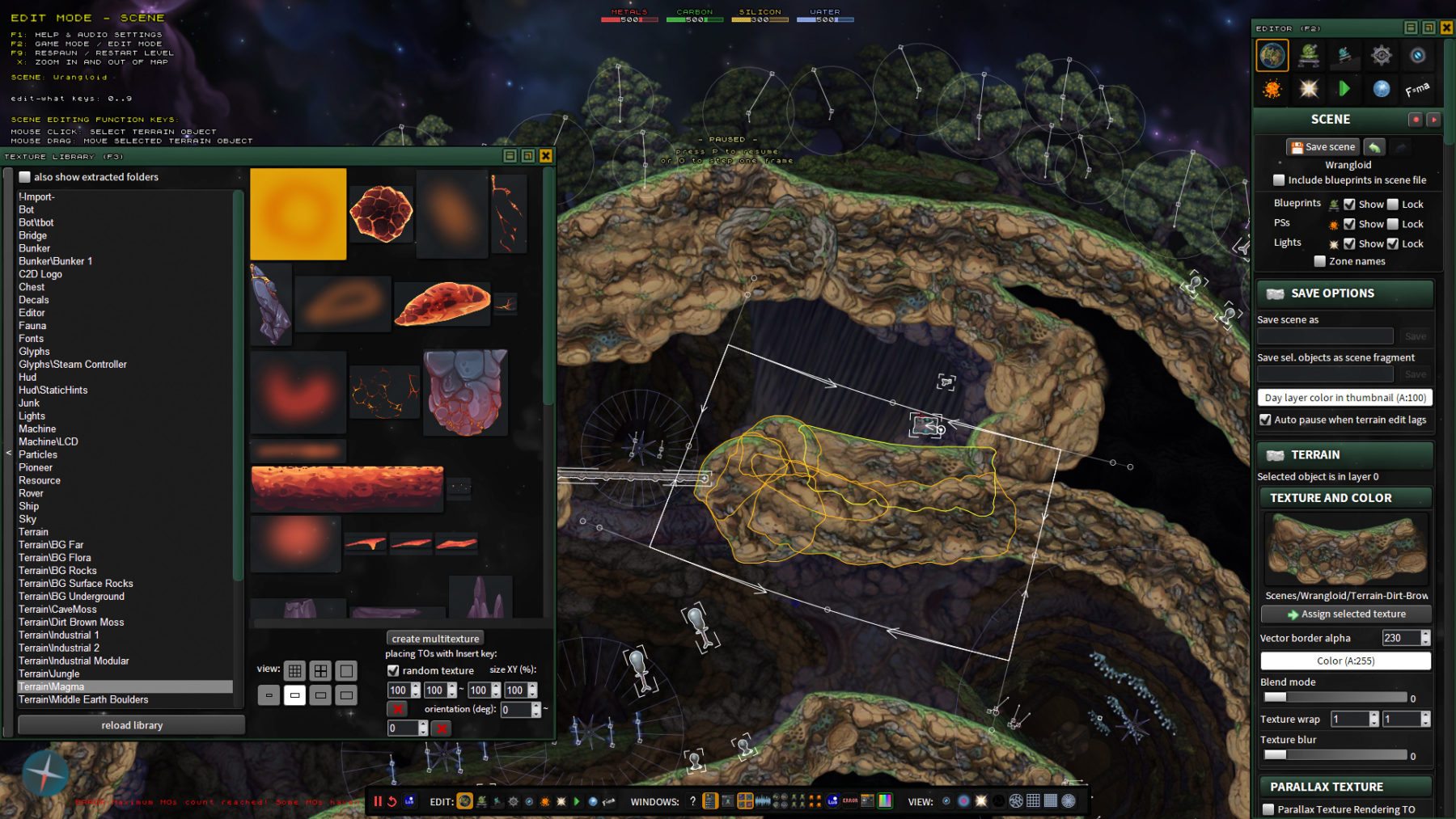The image size is (1456, 819).
Task: Toggle 'also show extracted folders' checkbox
Action: 25,177
